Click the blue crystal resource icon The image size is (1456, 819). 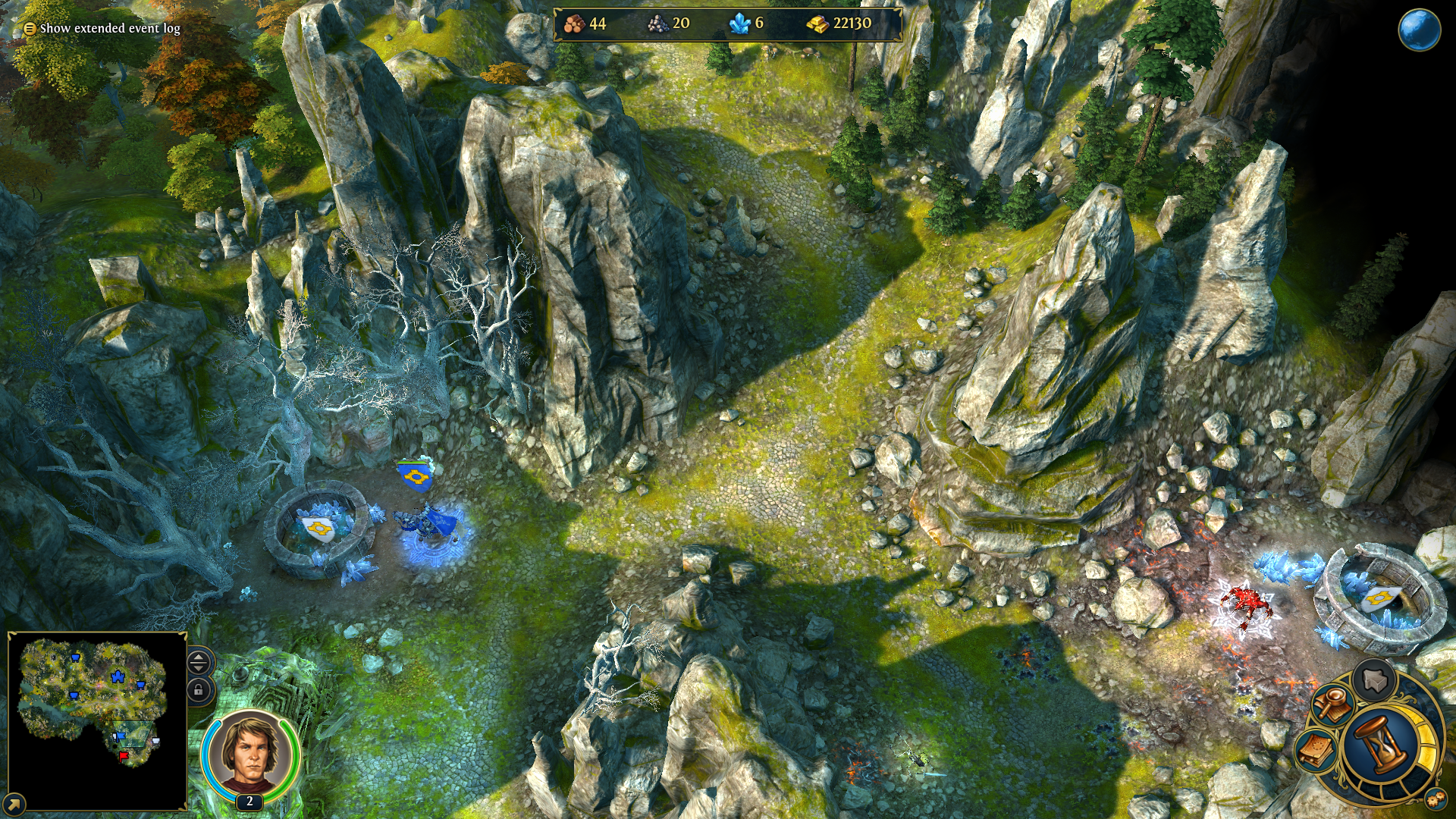739,24
